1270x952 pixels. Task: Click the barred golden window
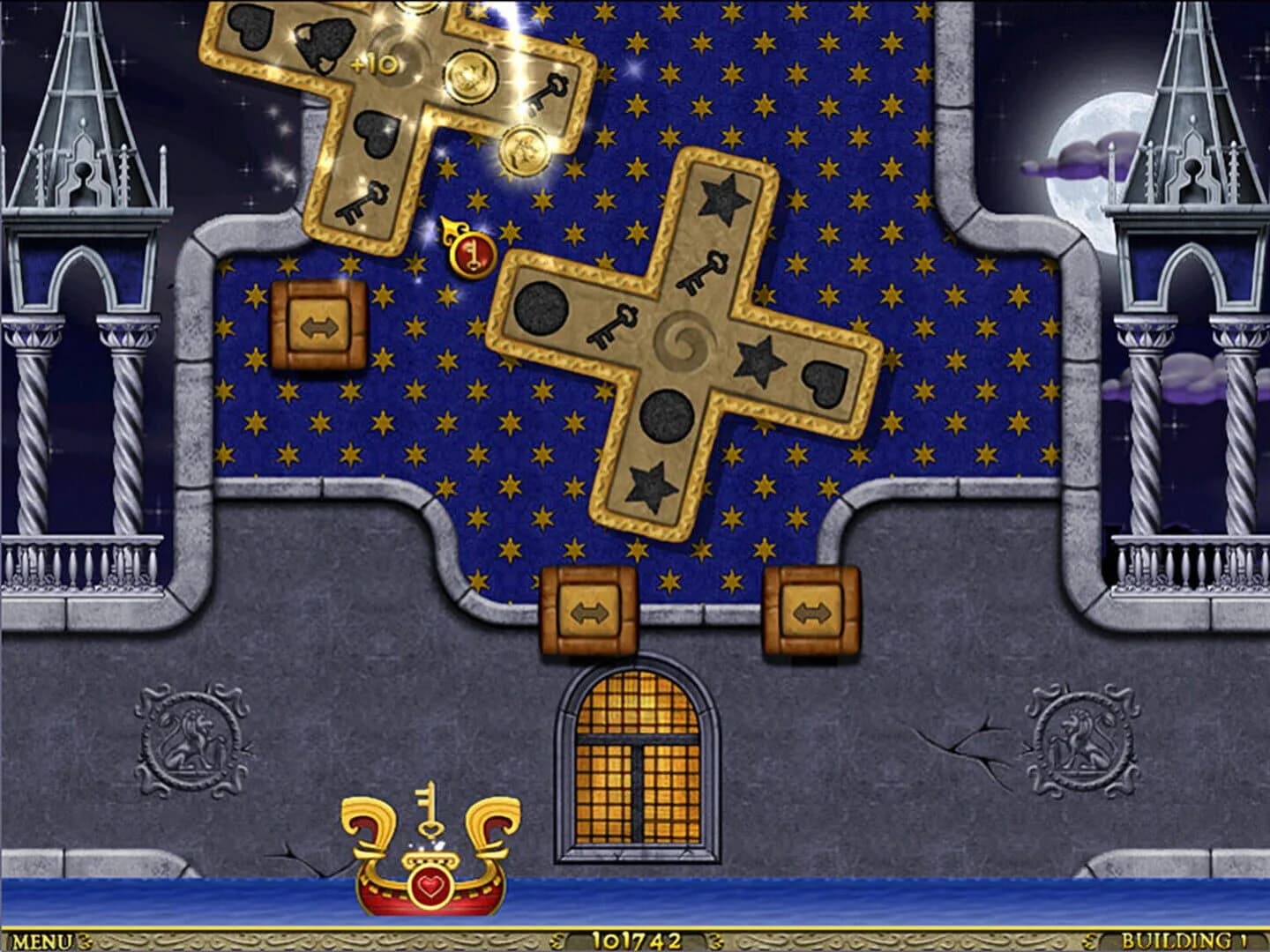637,762
